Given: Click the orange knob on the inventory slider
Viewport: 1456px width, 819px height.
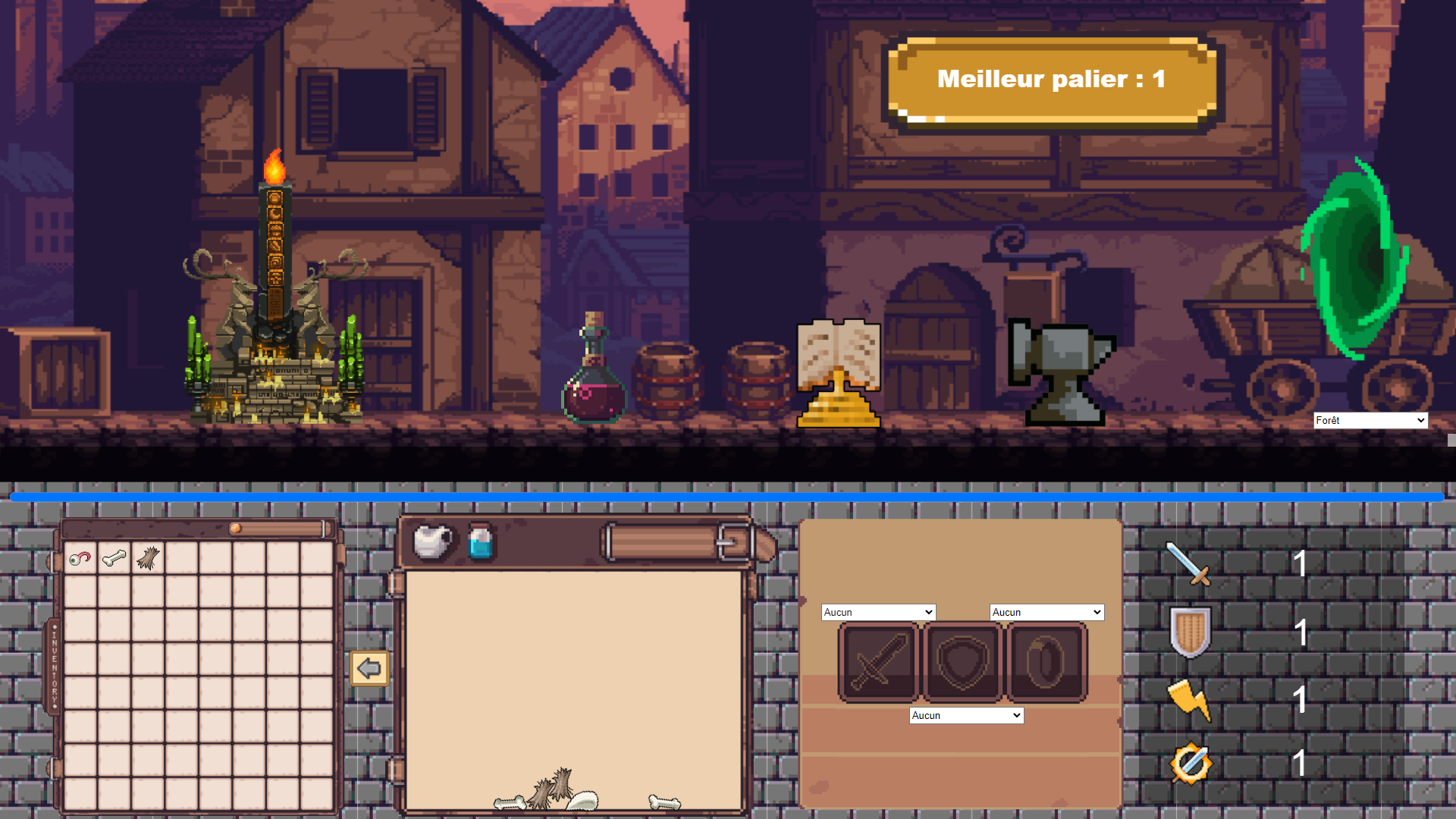Looking at the screenshot, I should (236, 529).
